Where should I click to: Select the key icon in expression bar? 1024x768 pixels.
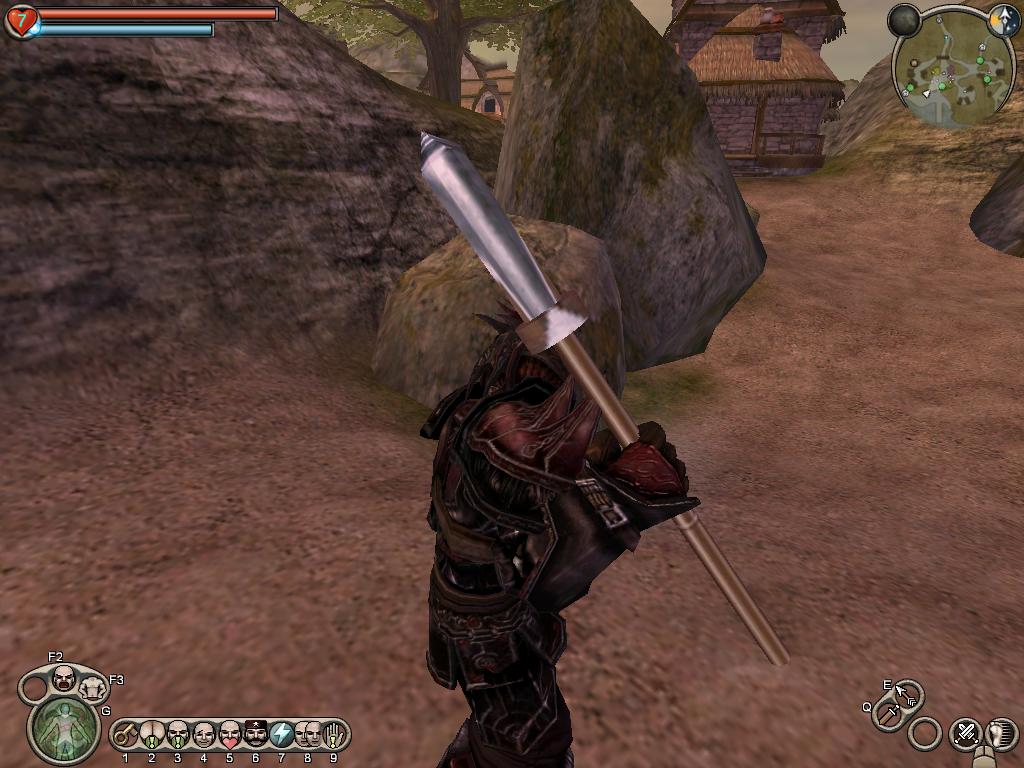pos(125,736)
